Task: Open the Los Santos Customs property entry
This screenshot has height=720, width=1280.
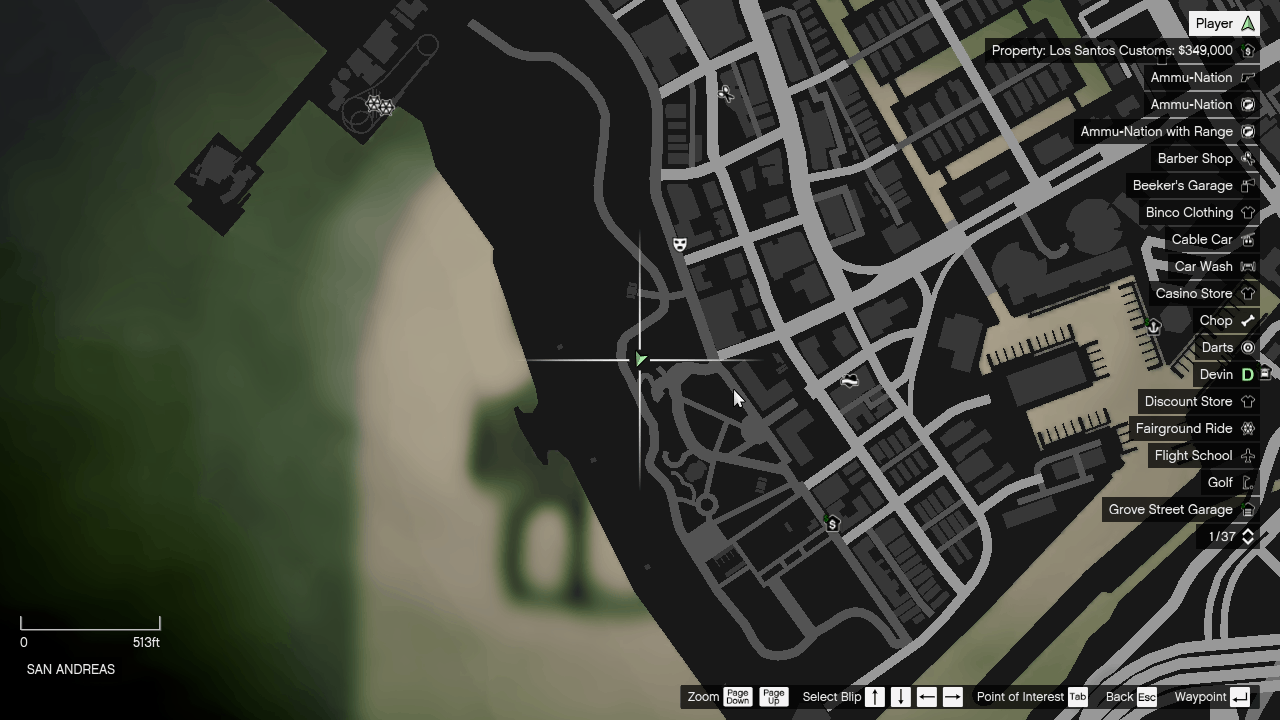Action: pos(1121,50)
